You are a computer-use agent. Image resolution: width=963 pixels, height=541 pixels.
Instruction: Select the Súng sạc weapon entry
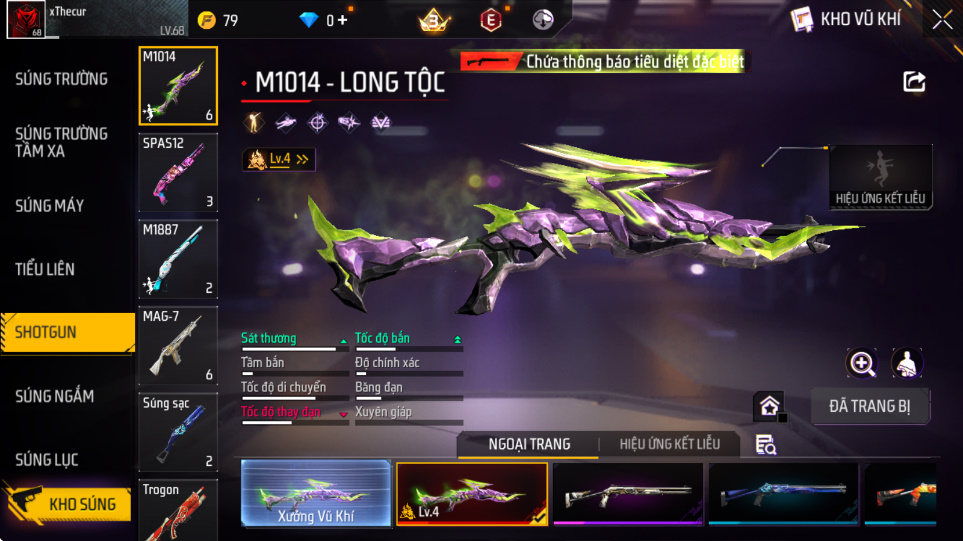(x=178, y=433)
